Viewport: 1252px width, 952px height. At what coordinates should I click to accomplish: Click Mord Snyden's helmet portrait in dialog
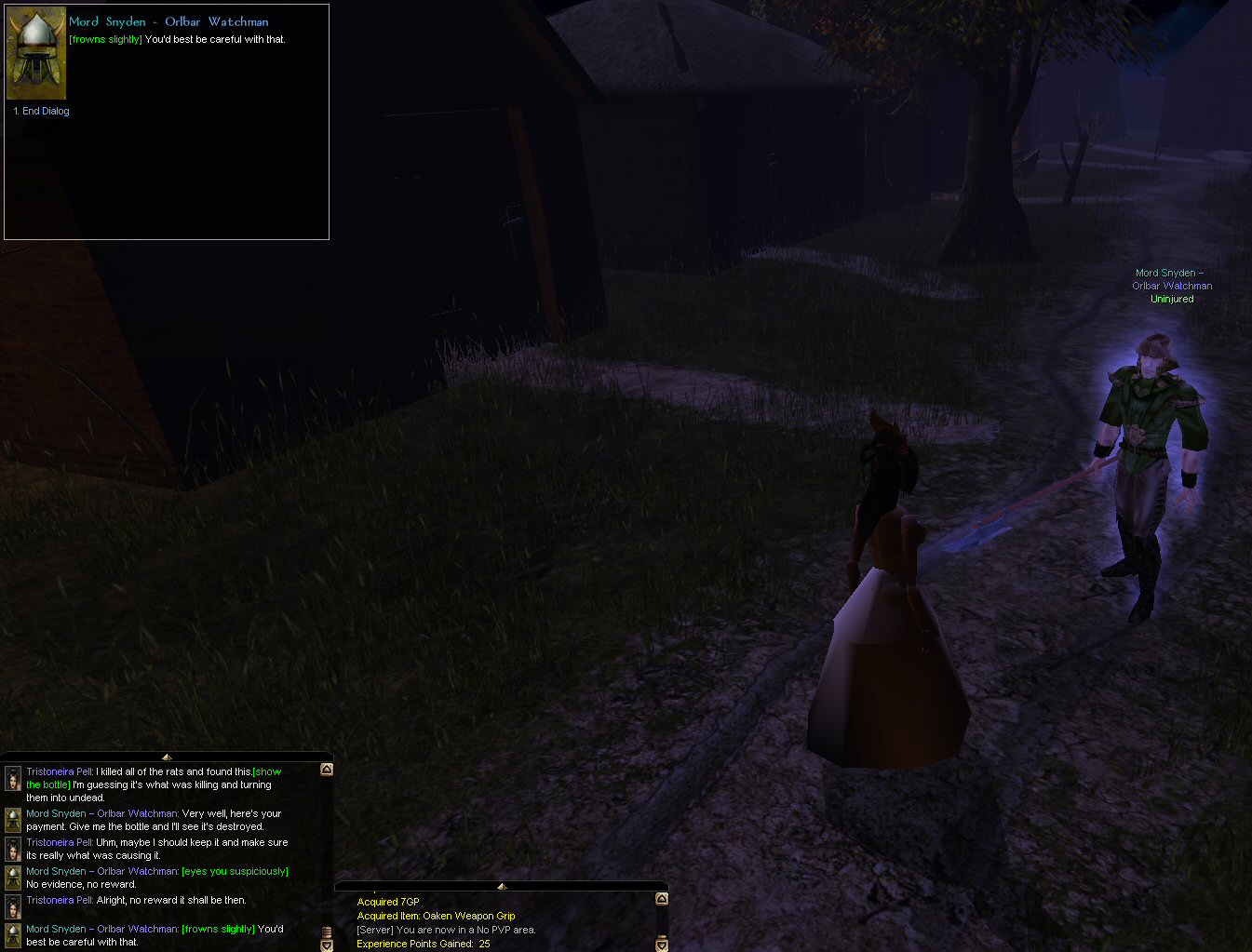(x=36, y=54)
